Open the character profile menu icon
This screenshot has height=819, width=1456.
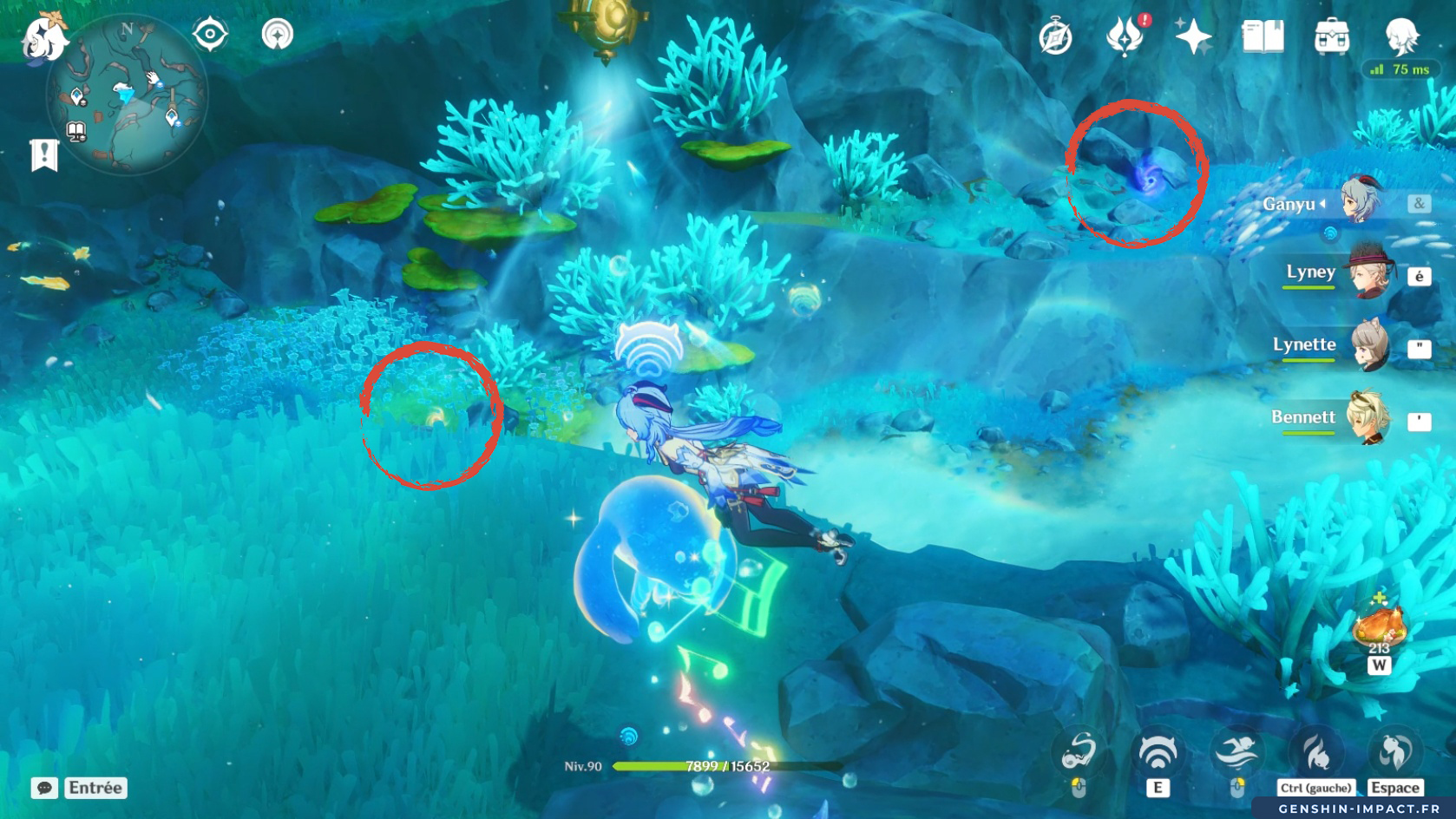tap(1400, 37)
